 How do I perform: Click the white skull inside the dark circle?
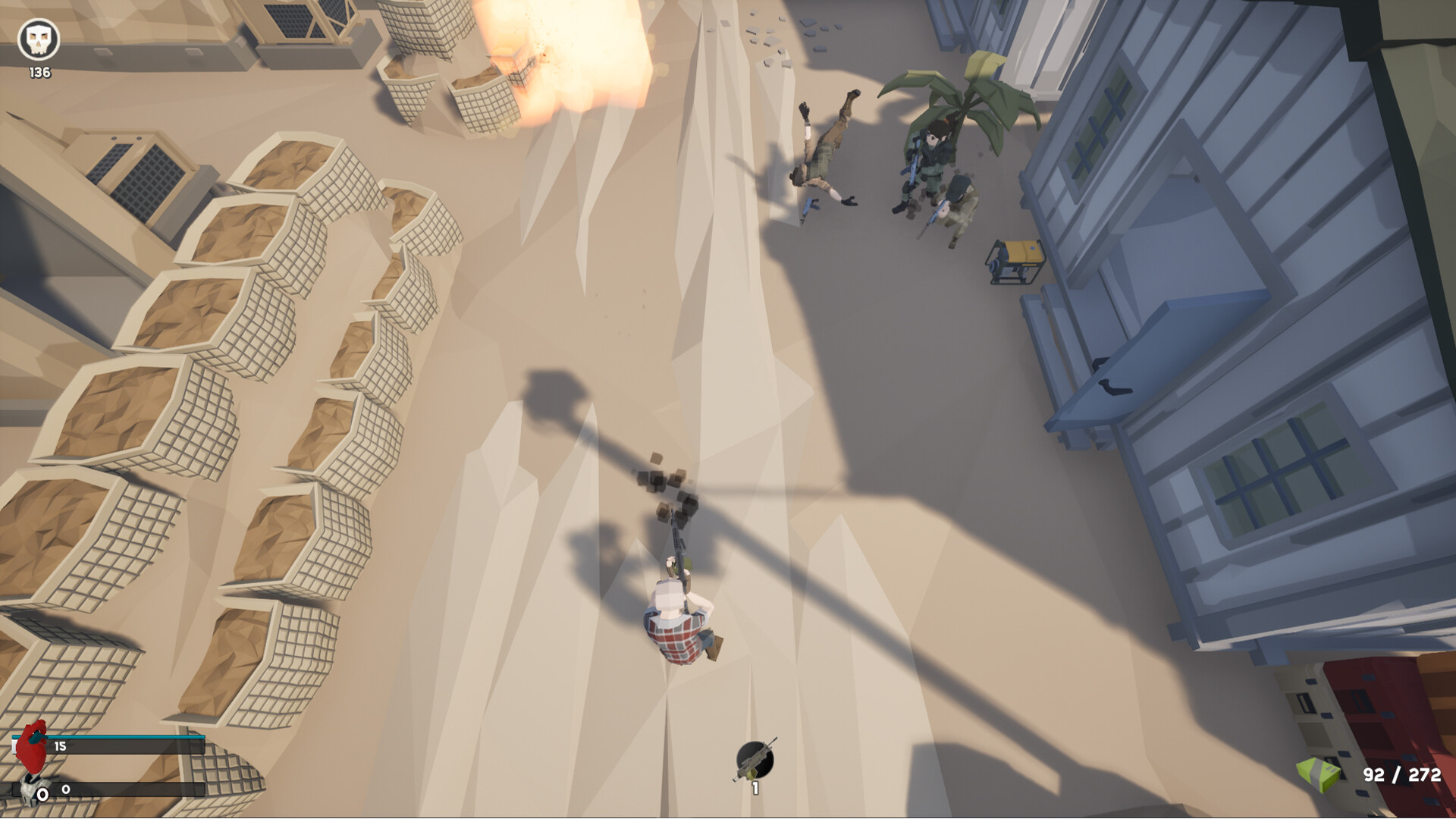pyautogui.click(x=39, y=39)
